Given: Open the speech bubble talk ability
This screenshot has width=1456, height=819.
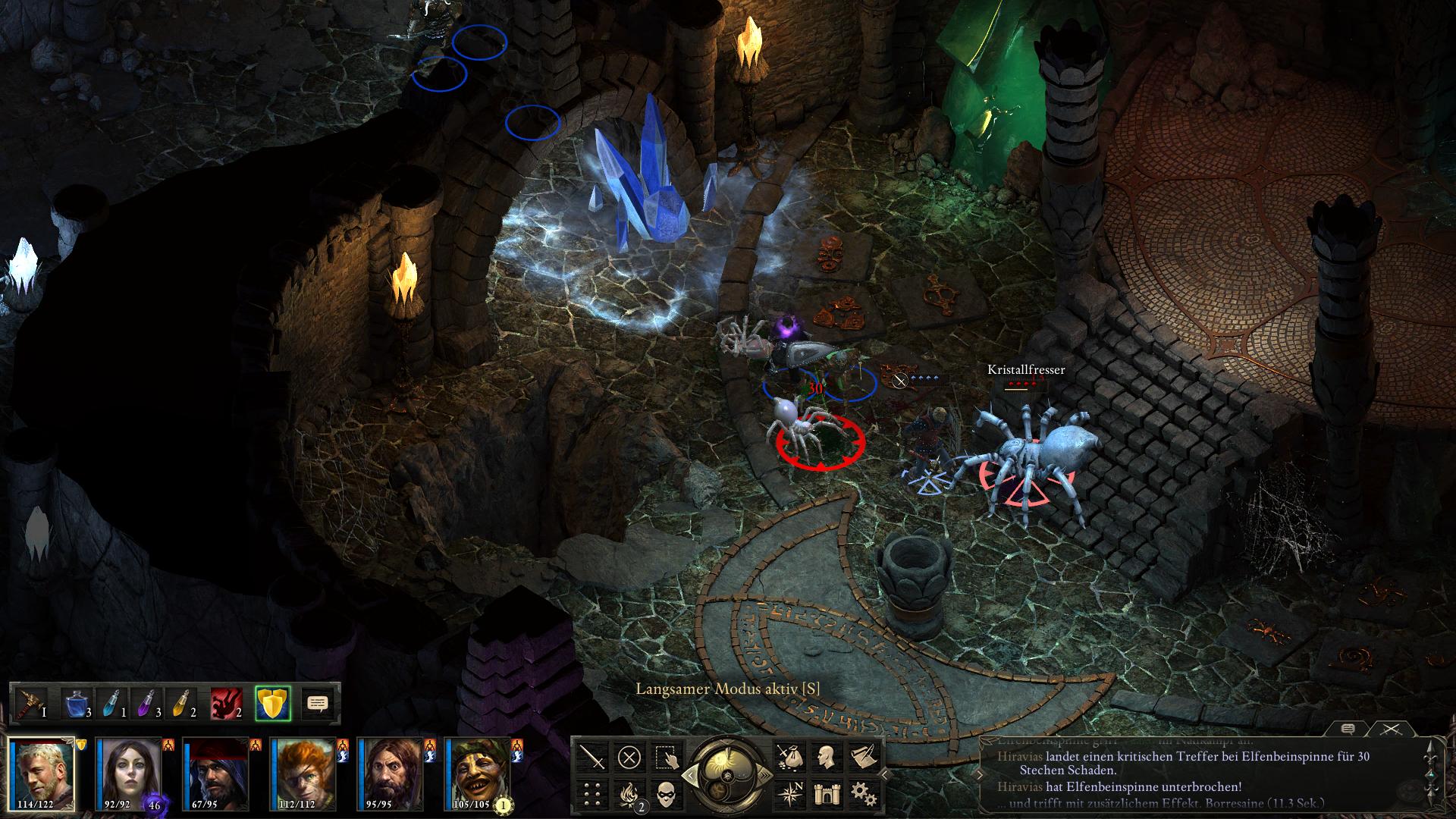Looking at the screenshot, I should (x=318, y=703).
